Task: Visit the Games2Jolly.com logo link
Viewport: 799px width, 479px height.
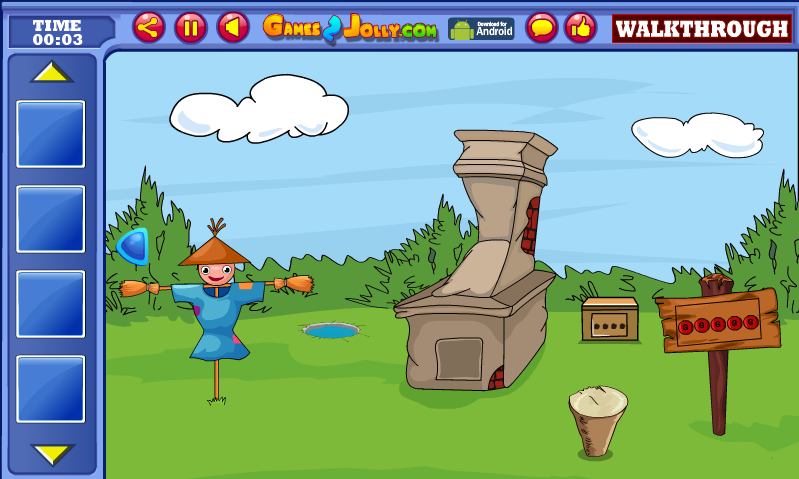Action: point(350,28)
